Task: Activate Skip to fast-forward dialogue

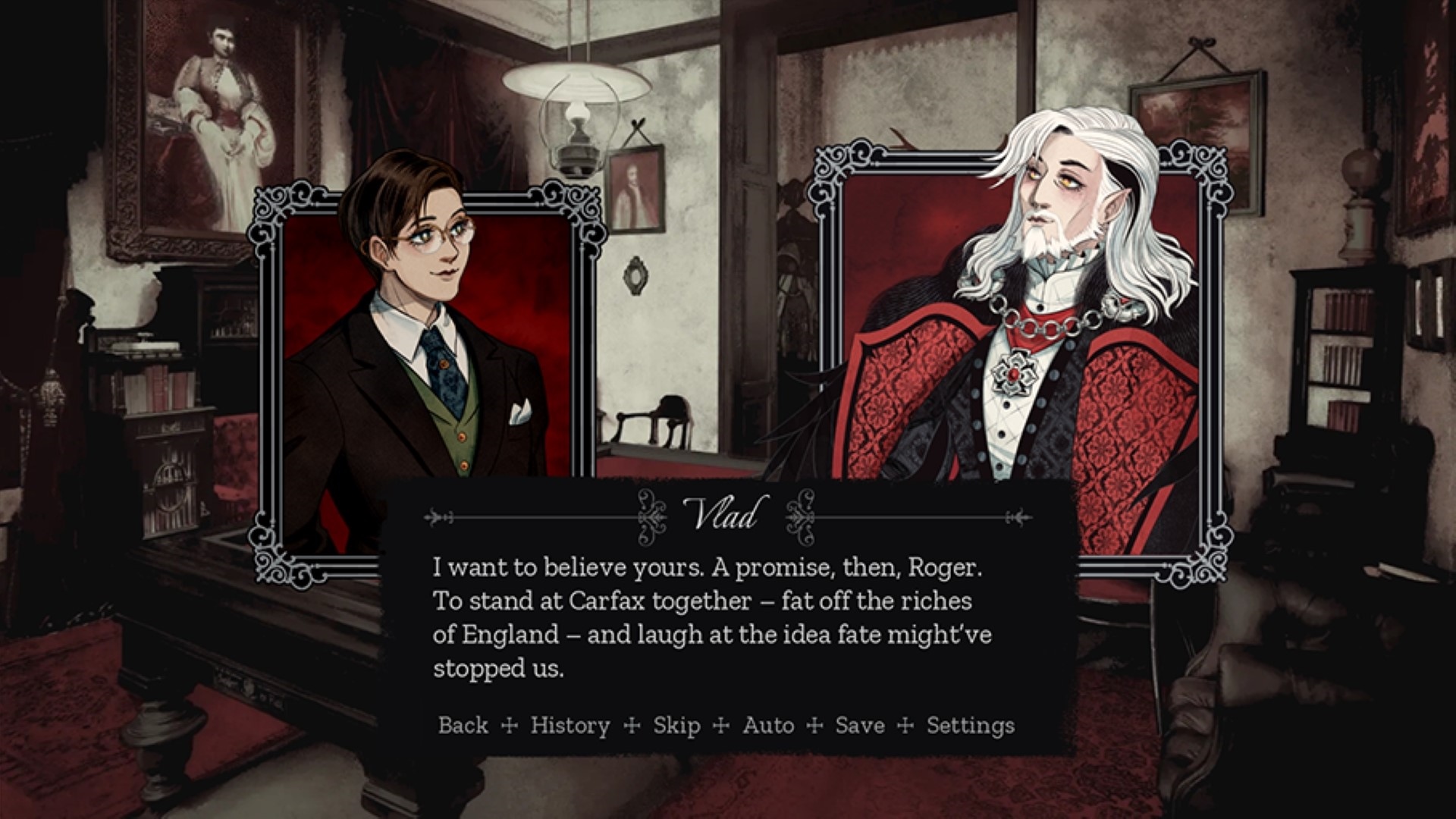Action: tap(676, 726)
